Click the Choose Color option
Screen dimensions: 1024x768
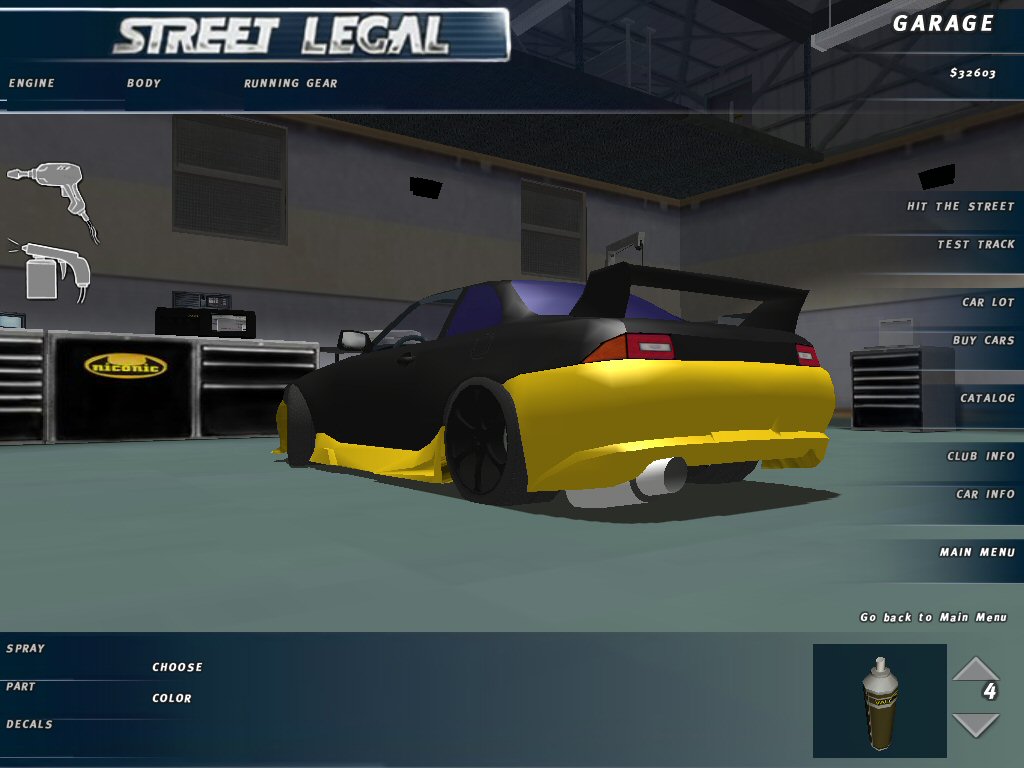pyautogui.click(x=177, y=682)
